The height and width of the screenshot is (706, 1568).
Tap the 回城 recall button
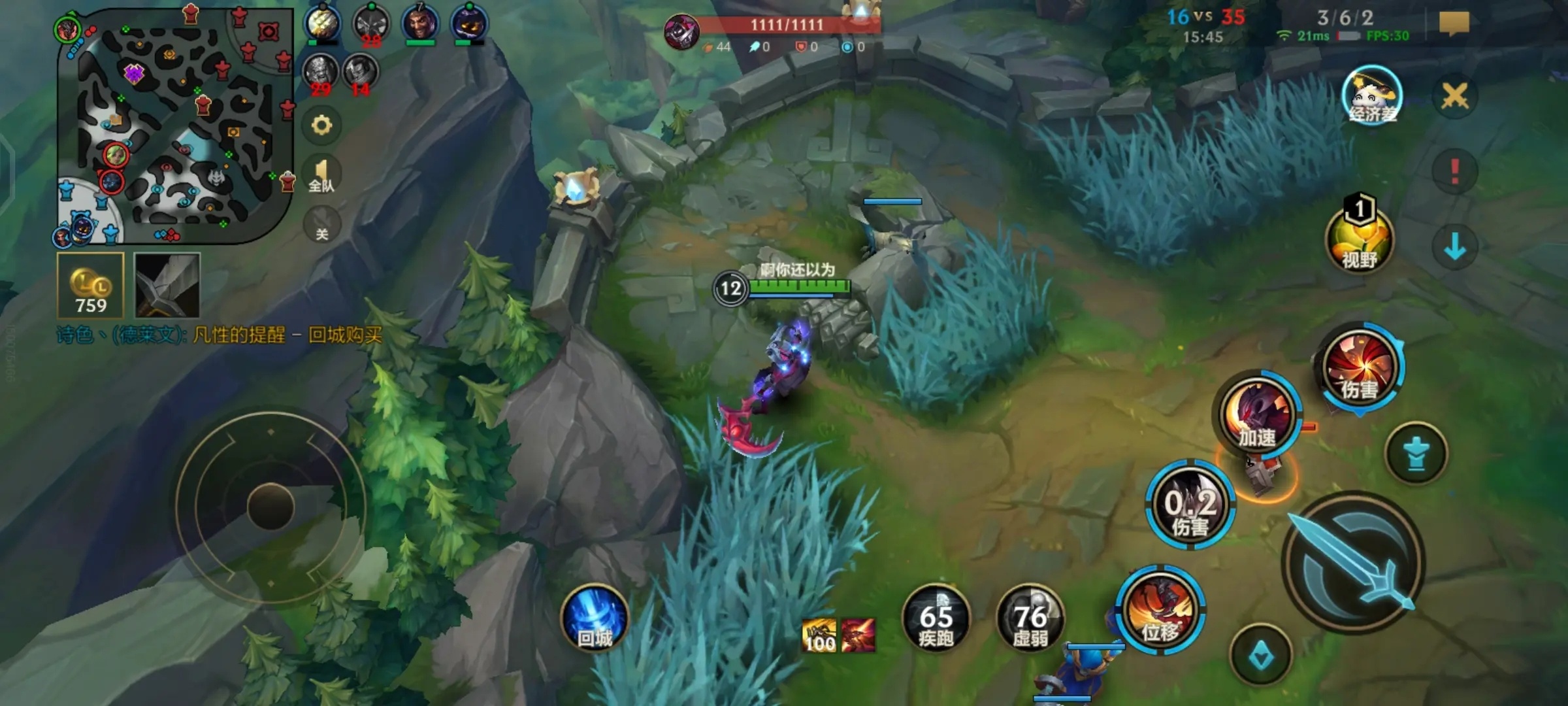tap(595, 619)
